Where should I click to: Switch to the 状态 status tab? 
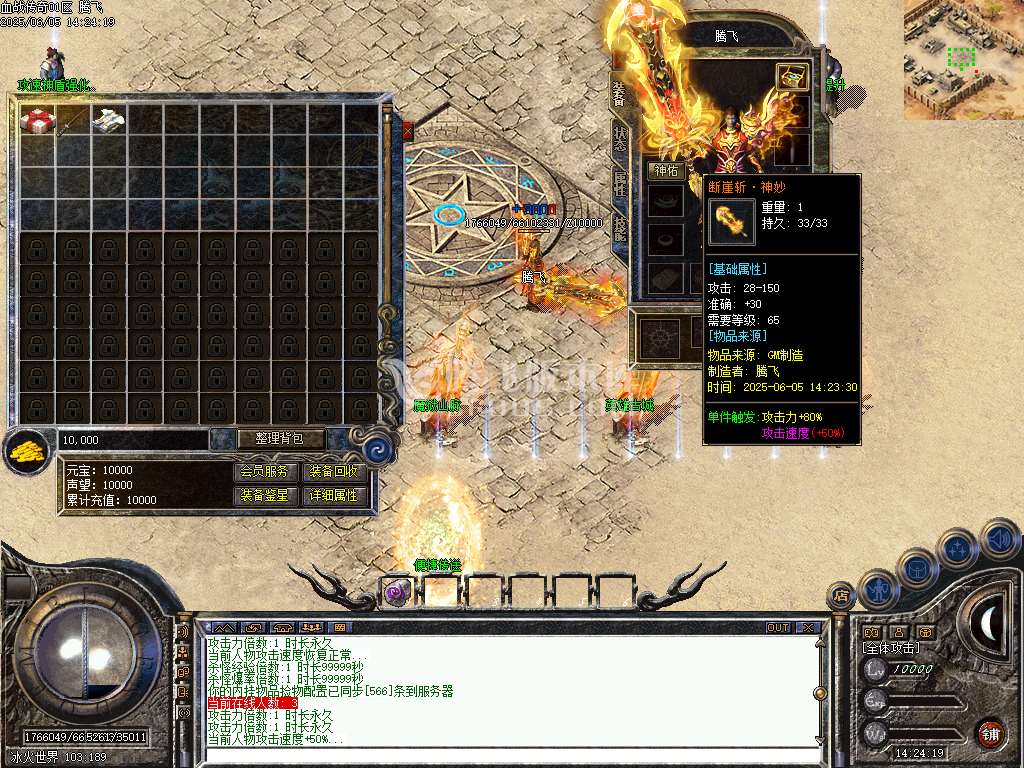[x=620, y=138]
